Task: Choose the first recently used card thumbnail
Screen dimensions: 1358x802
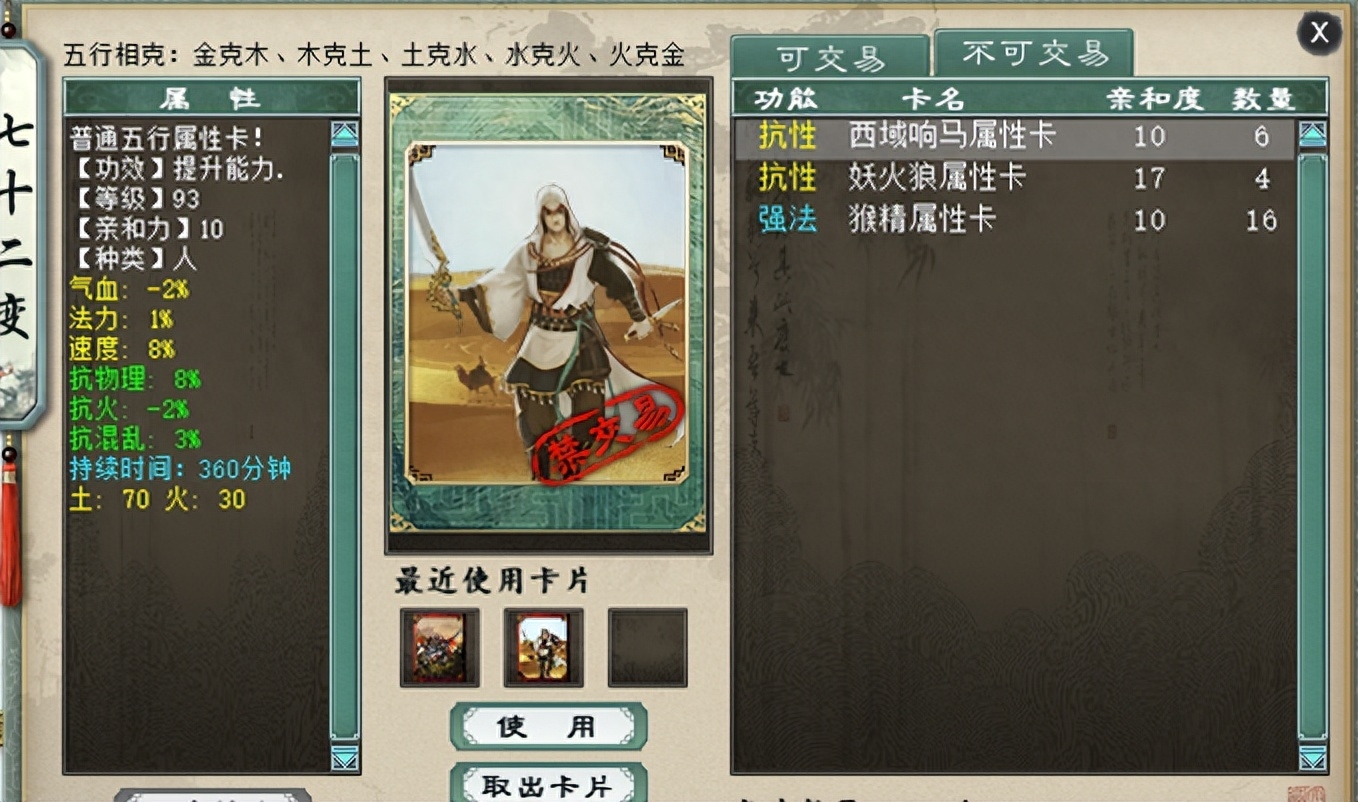Action: (x=440, y=647)
